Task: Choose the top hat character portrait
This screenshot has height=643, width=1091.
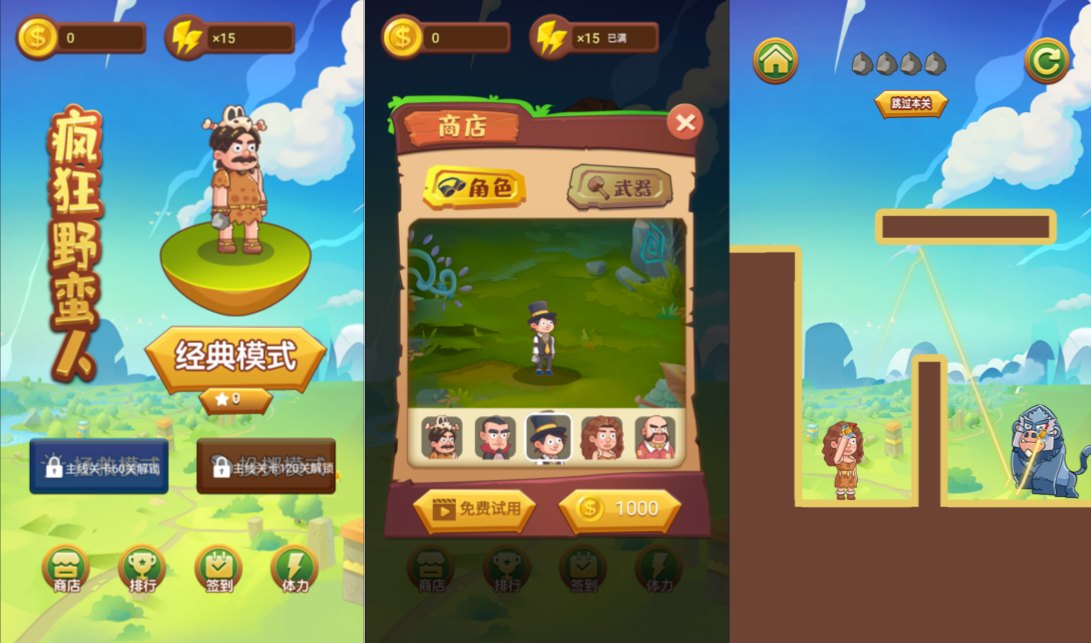Action: click(x=549, y=438)
